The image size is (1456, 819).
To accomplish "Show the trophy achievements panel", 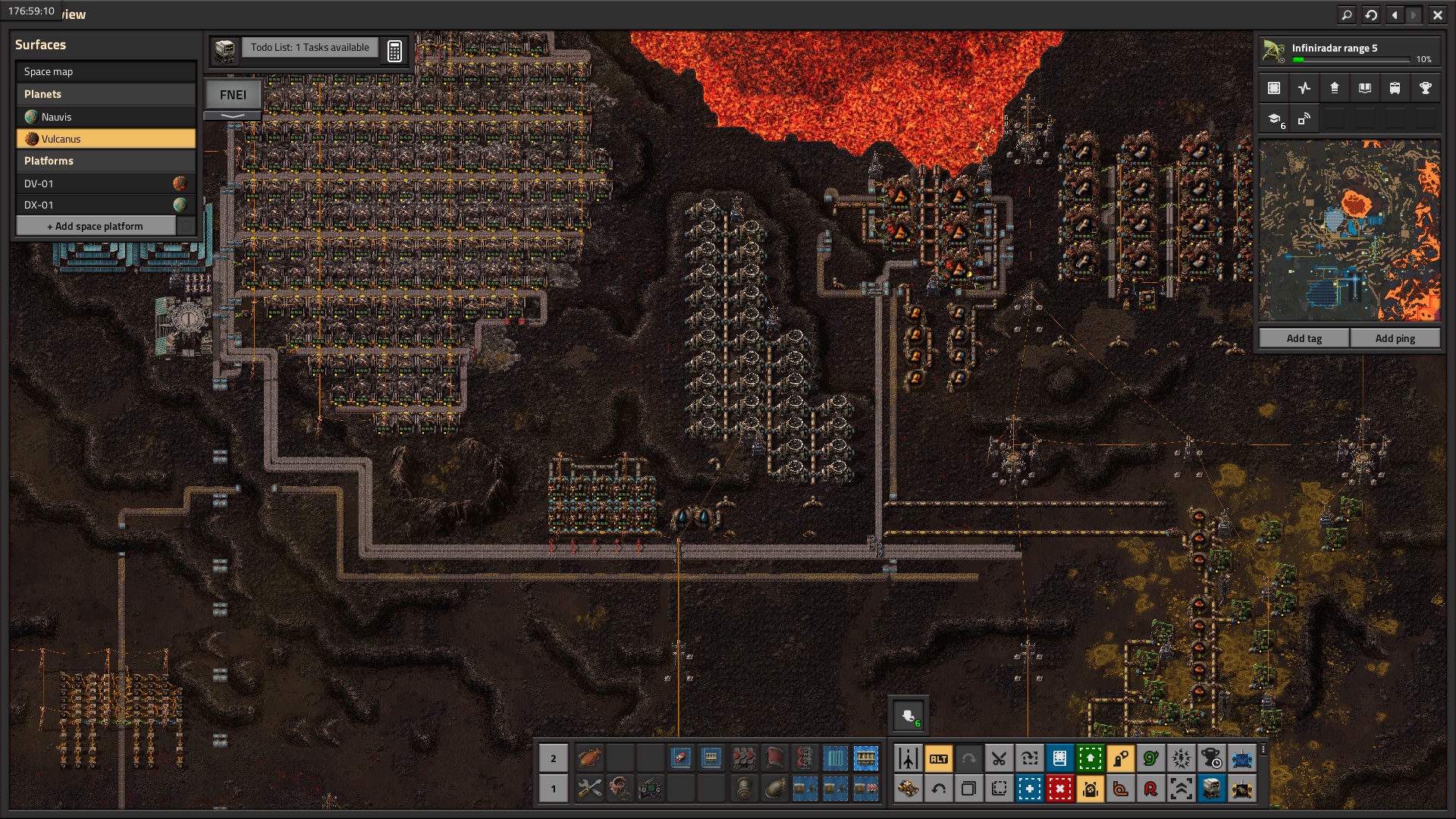I will 1425,88.
